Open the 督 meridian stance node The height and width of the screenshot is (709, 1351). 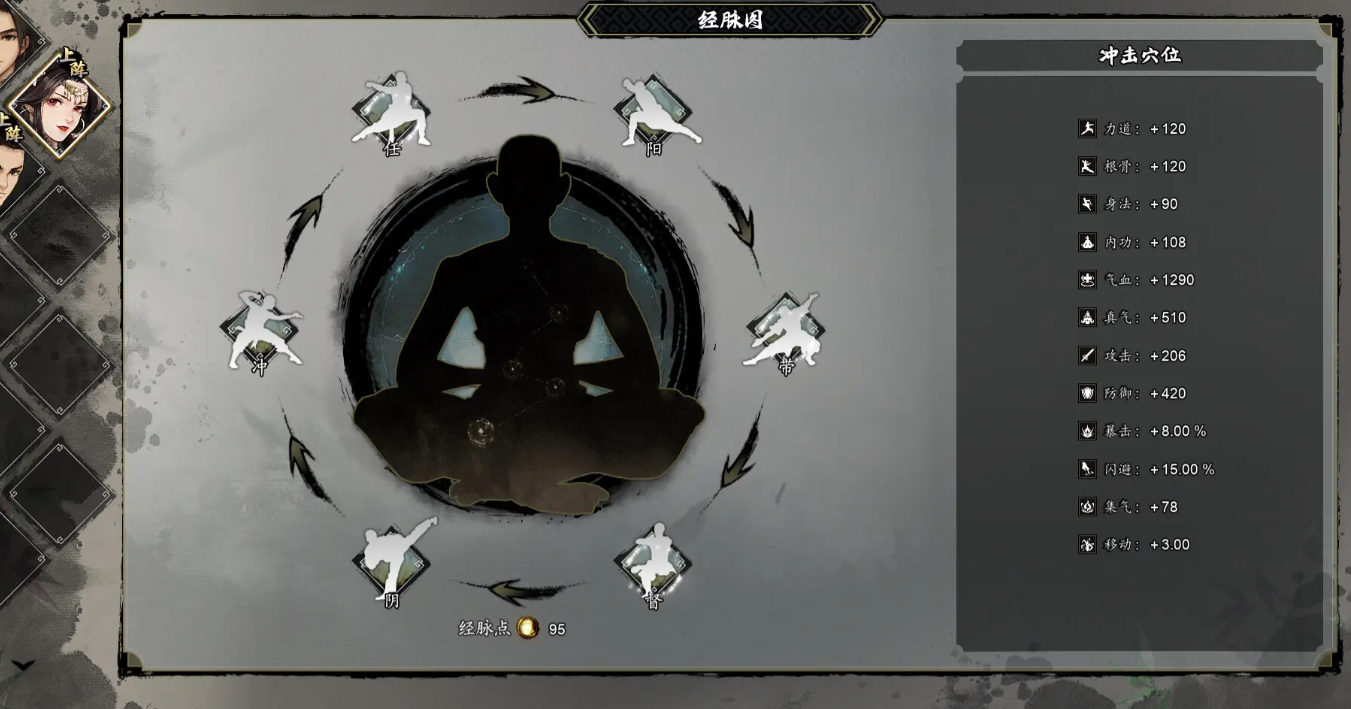coord(653,562)
